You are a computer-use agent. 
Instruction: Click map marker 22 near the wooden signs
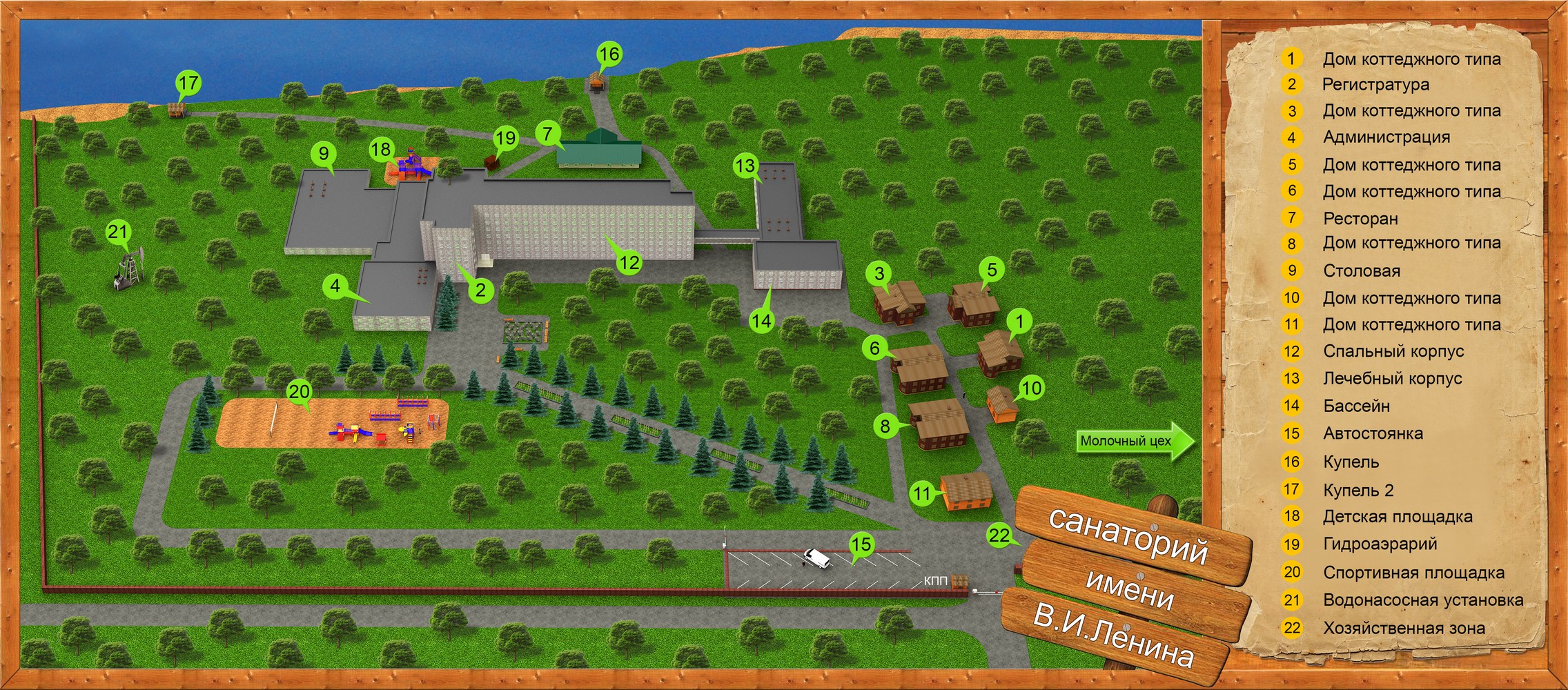pyautogui.click(x=999, y=535)
